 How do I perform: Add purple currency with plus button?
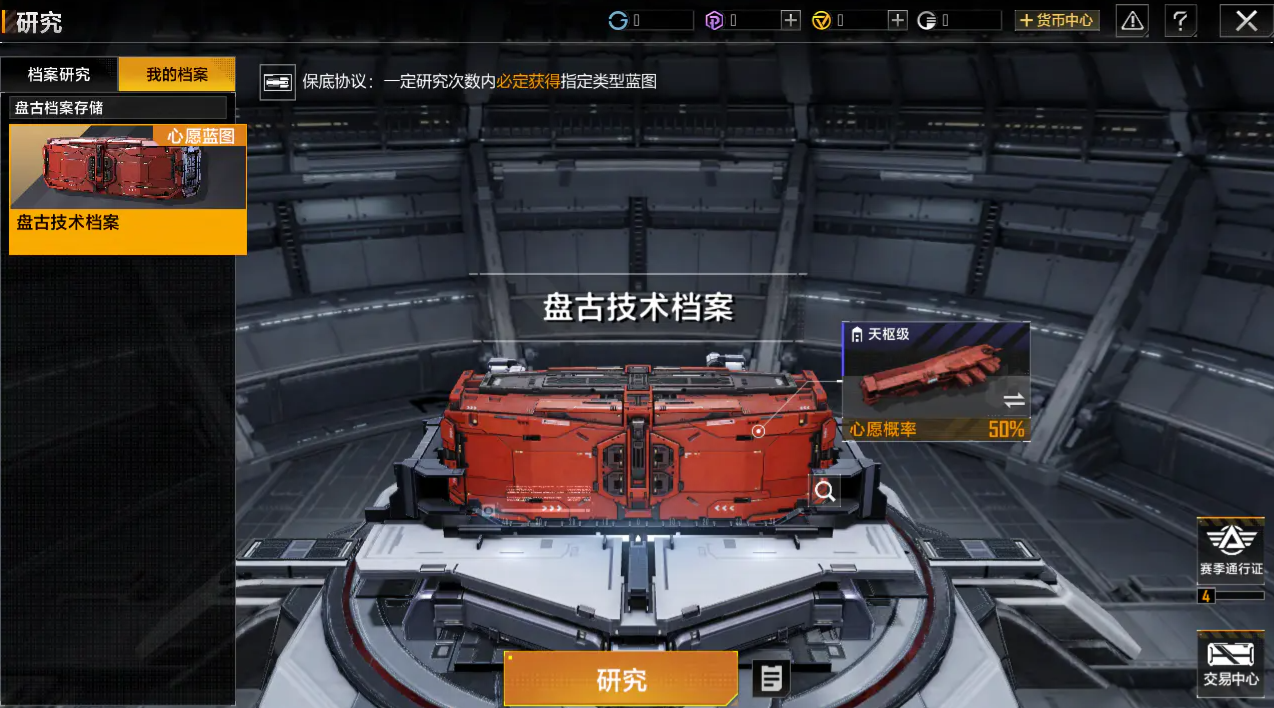tap(791, 20)
